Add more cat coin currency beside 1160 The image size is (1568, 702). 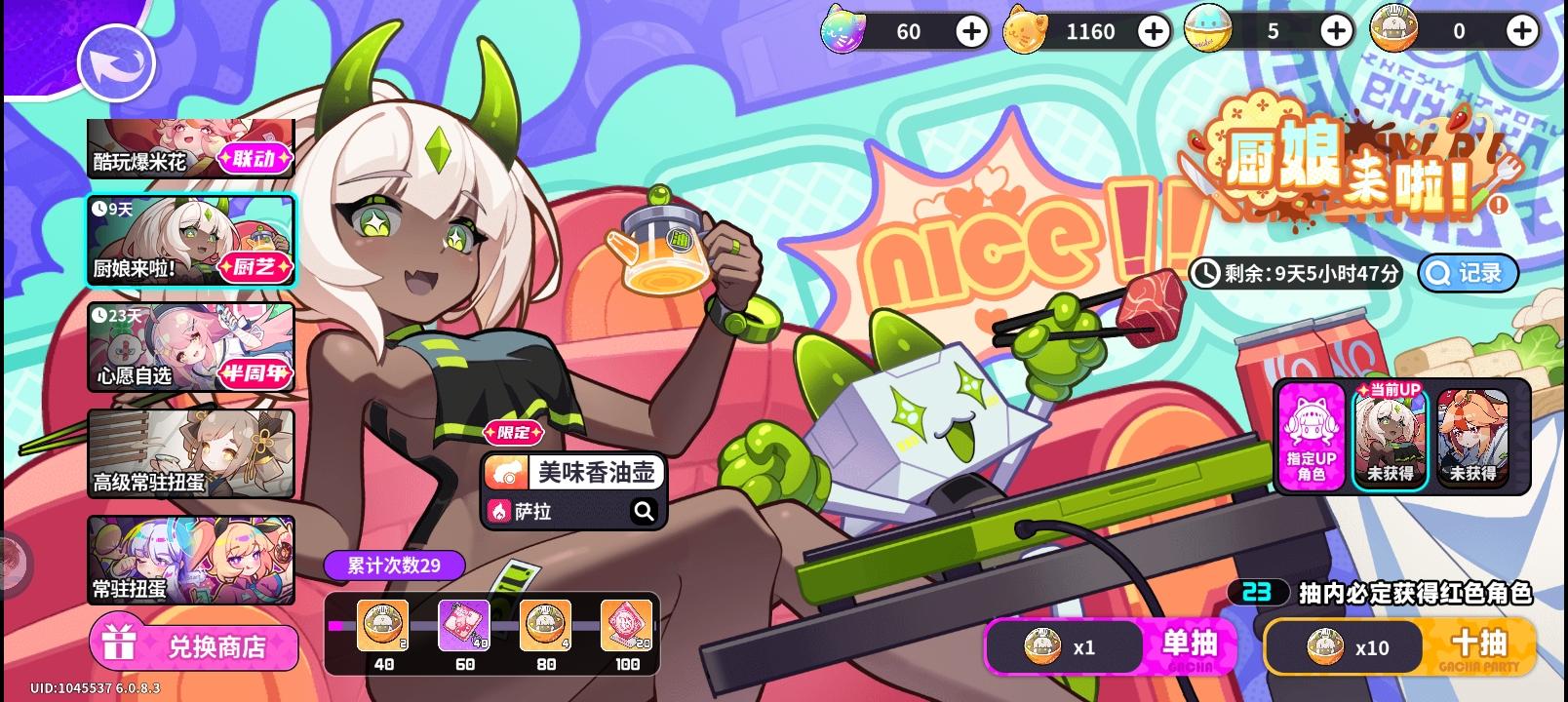click(x=1153, y=30)
